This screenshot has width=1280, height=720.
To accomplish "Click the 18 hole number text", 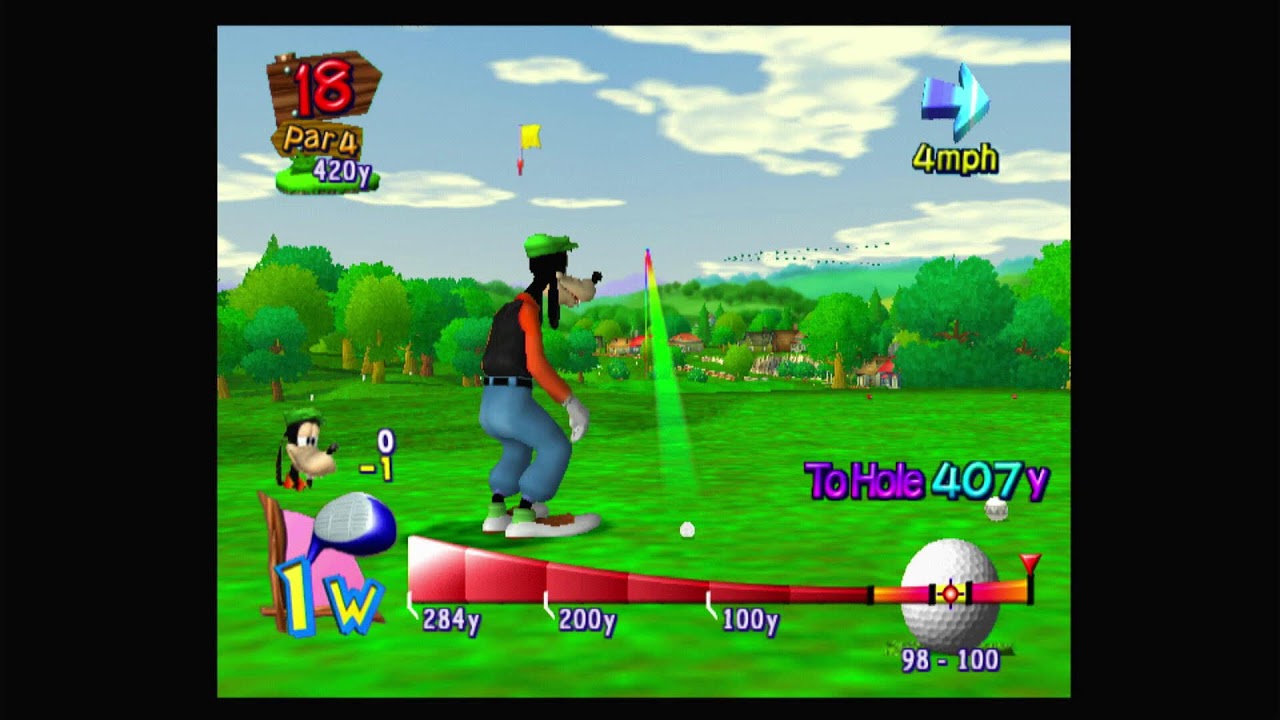I will click(322, 90).
